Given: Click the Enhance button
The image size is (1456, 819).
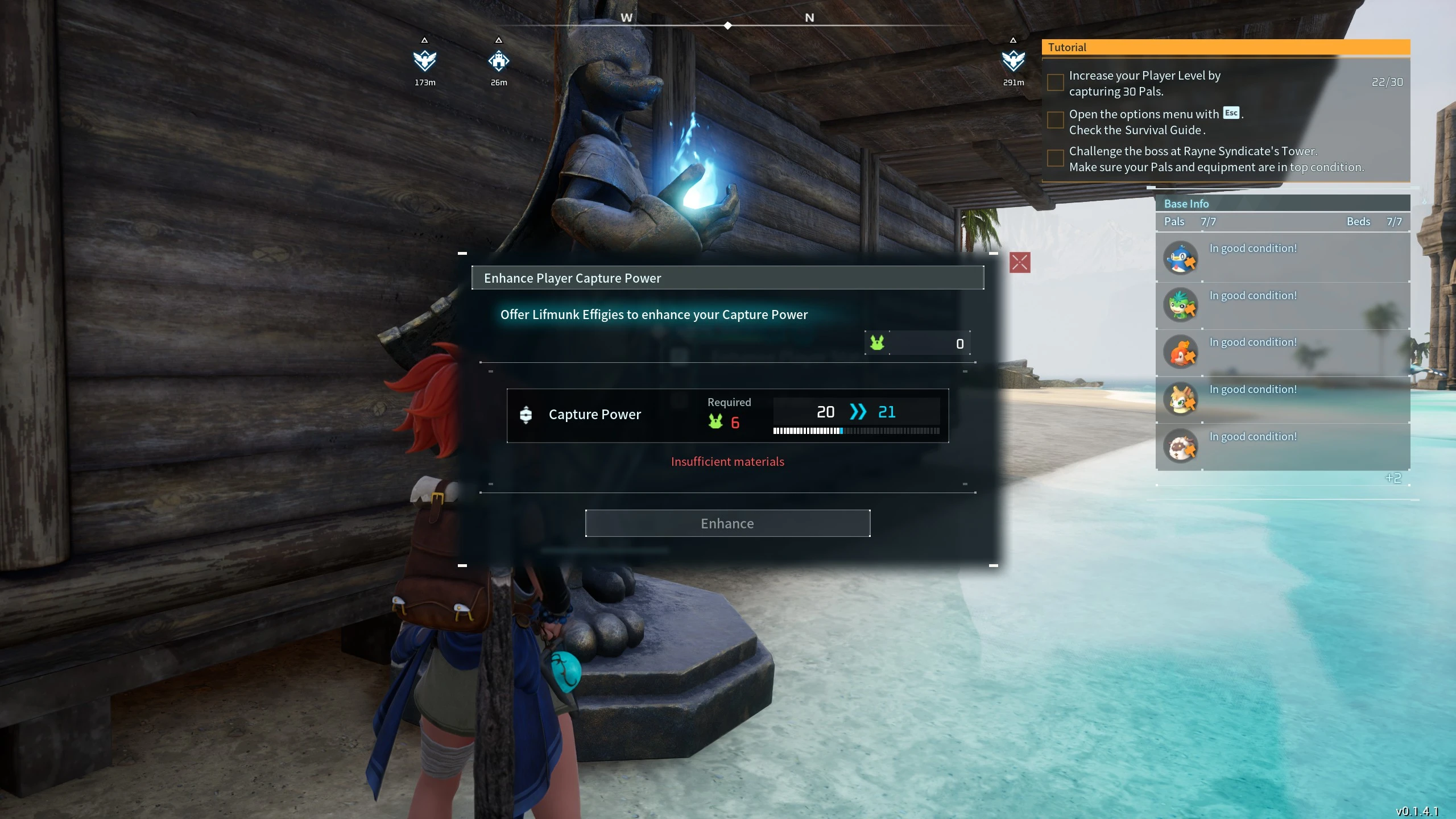Looking at the screenshot, I should point(727,523).
